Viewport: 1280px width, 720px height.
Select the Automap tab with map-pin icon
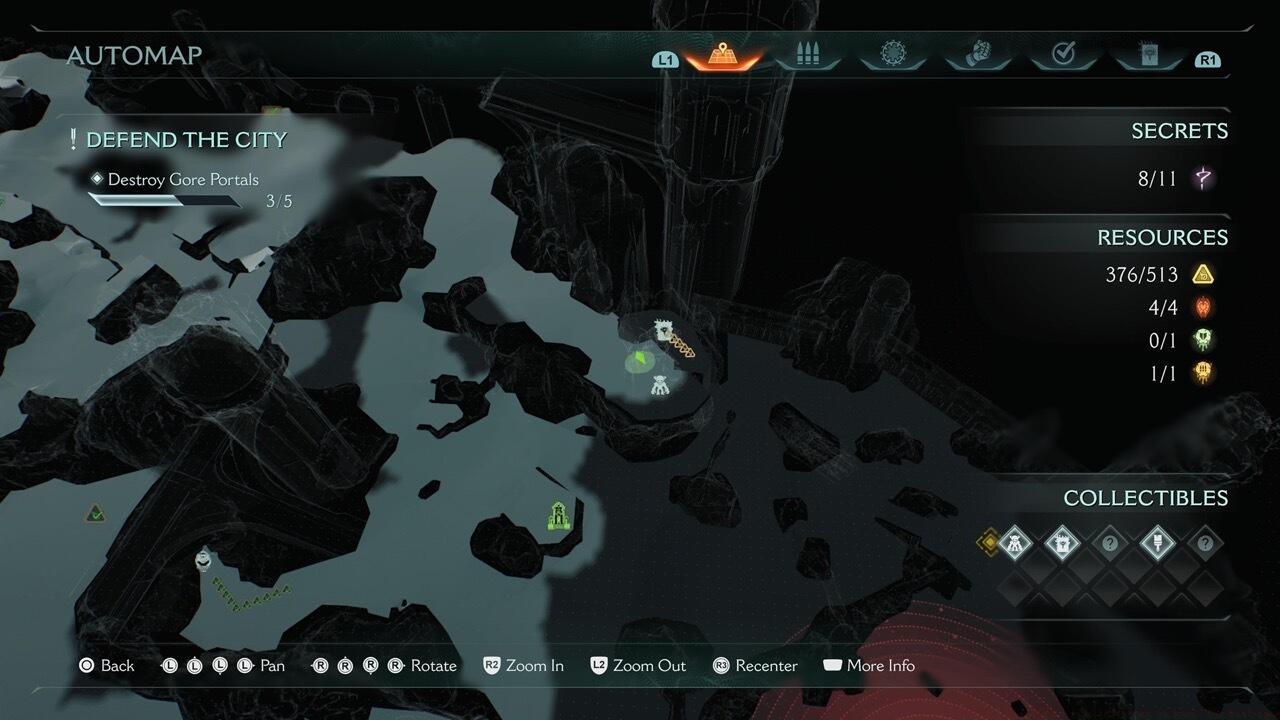coord(721,54)
